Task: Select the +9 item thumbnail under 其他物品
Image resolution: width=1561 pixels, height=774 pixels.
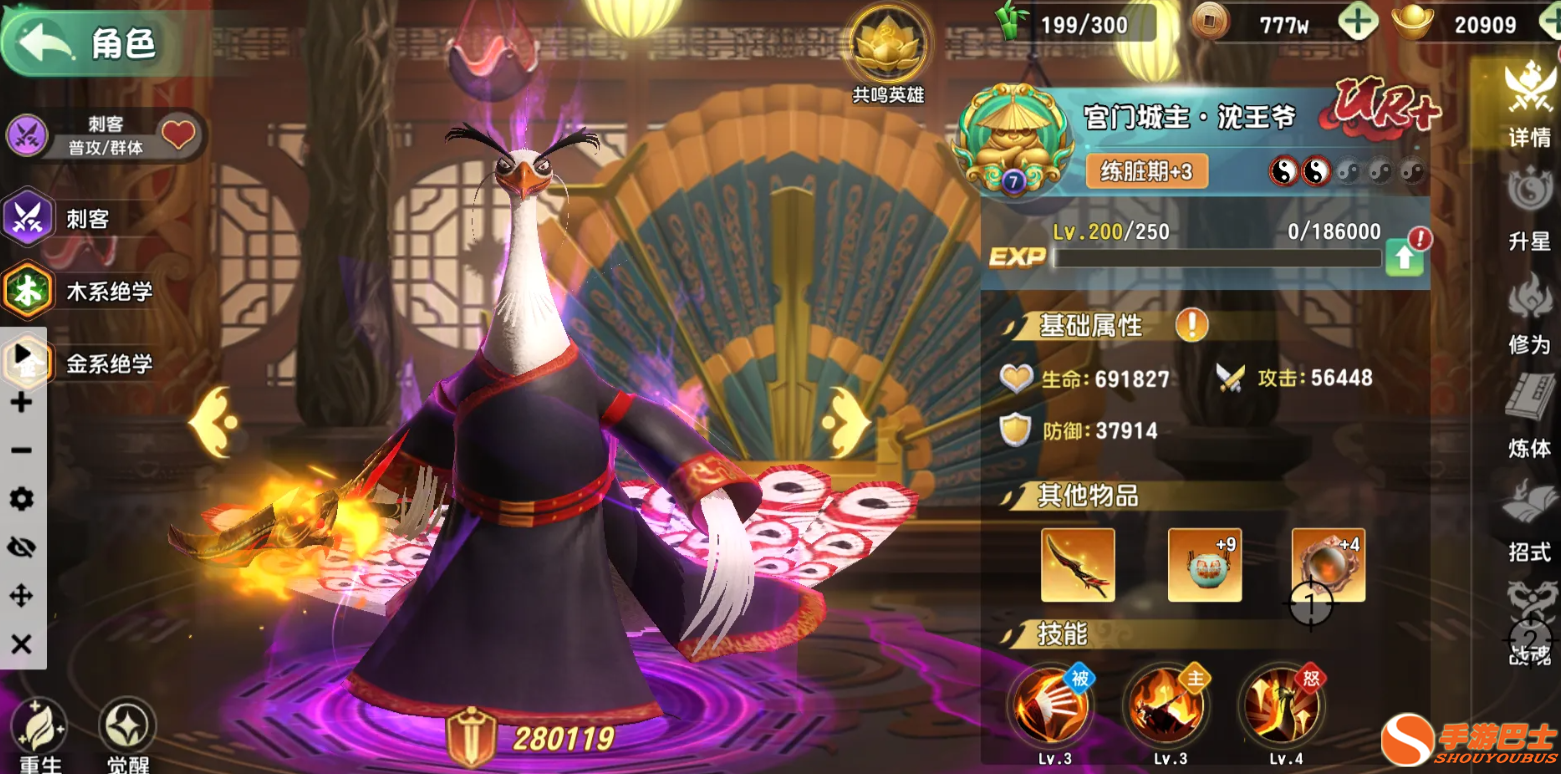Action: 1204,566
